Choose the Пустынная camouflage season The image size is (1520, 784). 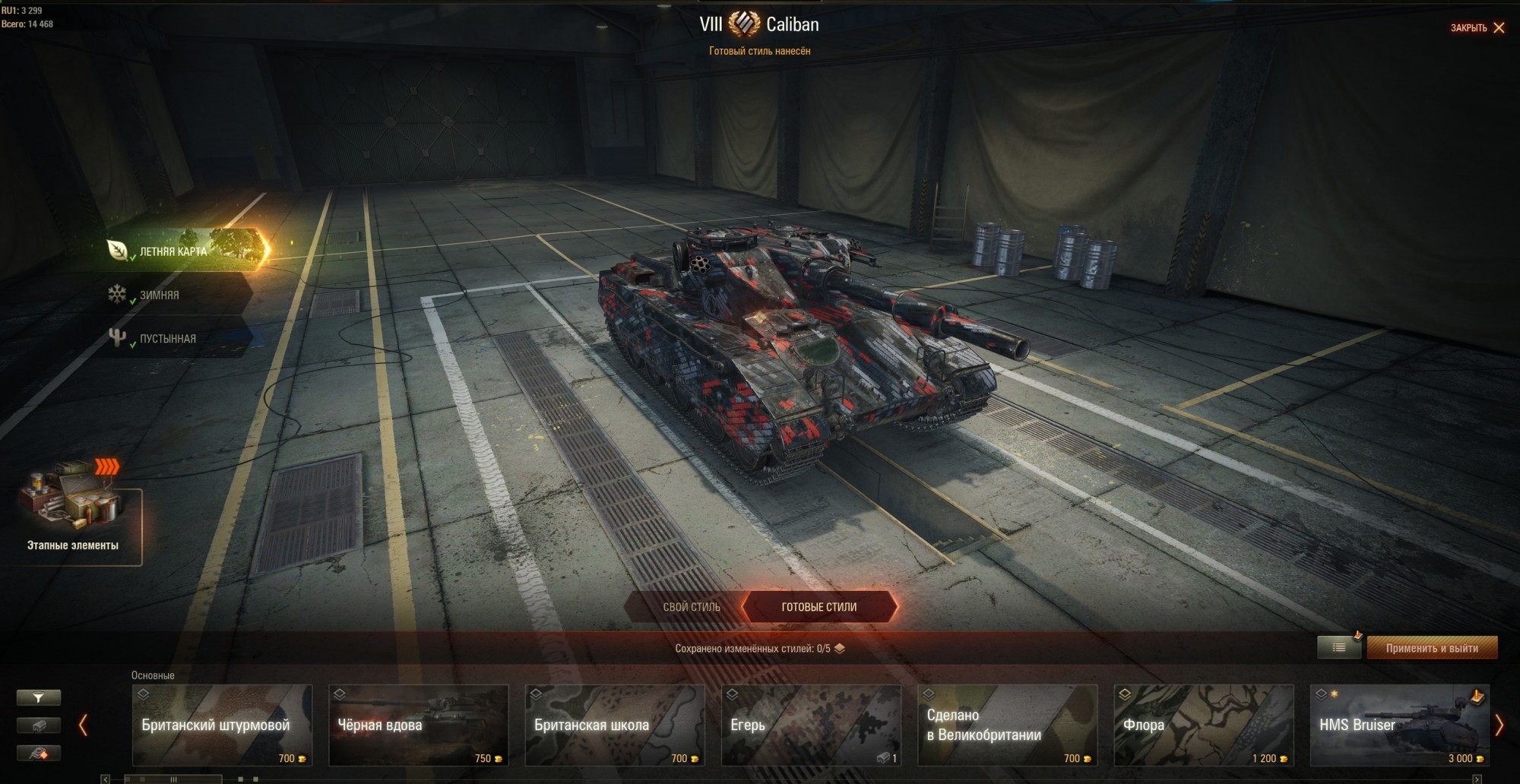point(167,339)
